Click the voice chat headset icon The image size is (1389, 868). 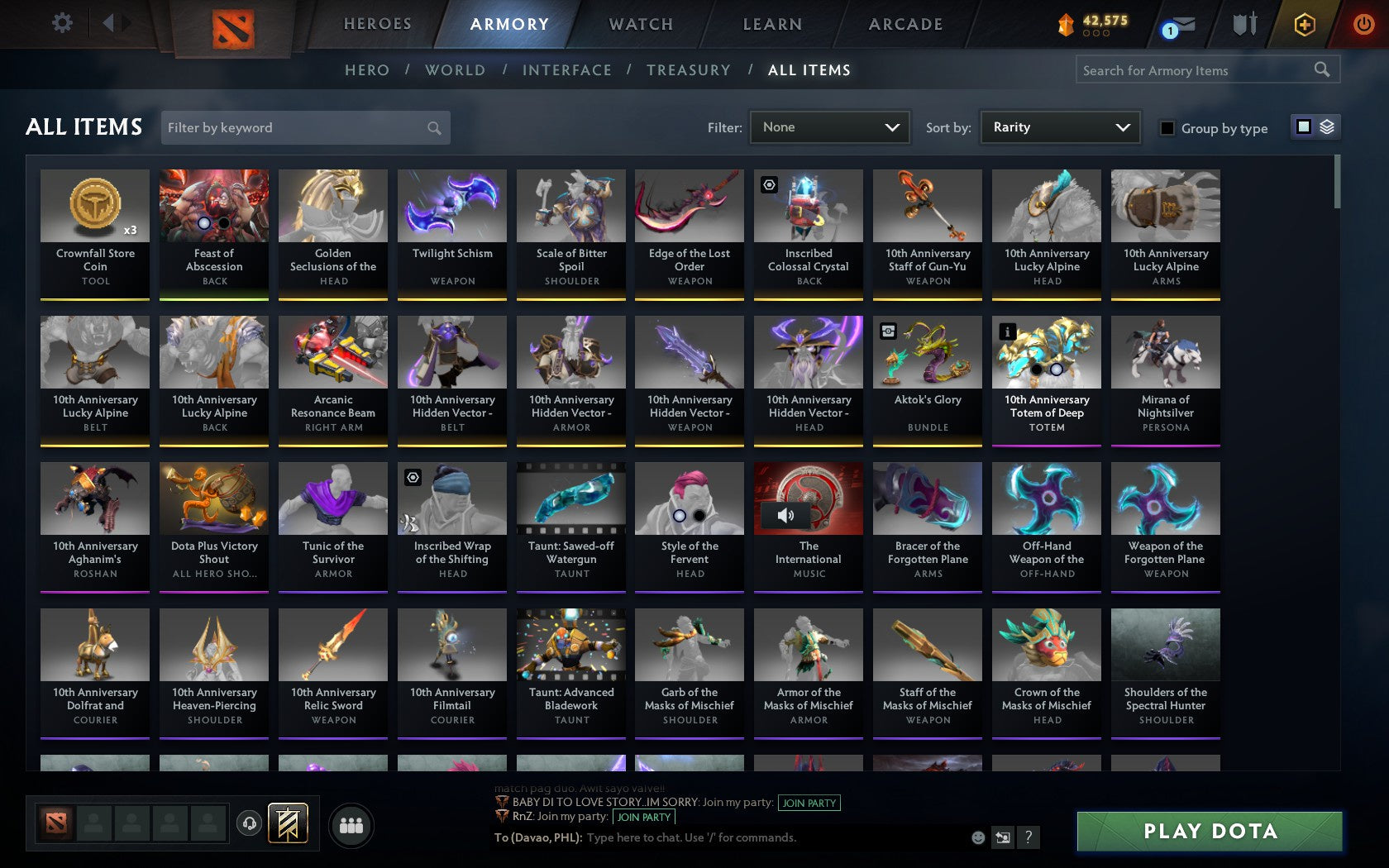(250, 824)
